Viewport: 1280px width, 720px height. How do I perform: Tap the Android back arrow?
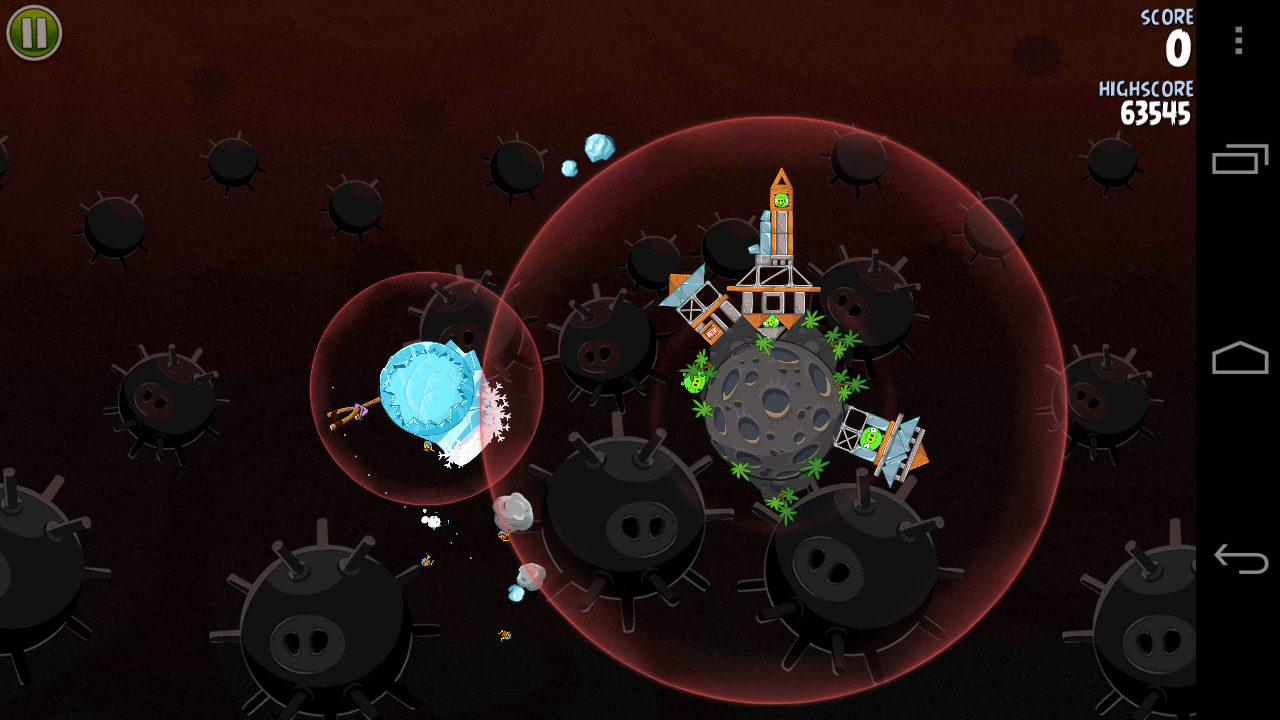point(1240,558)
